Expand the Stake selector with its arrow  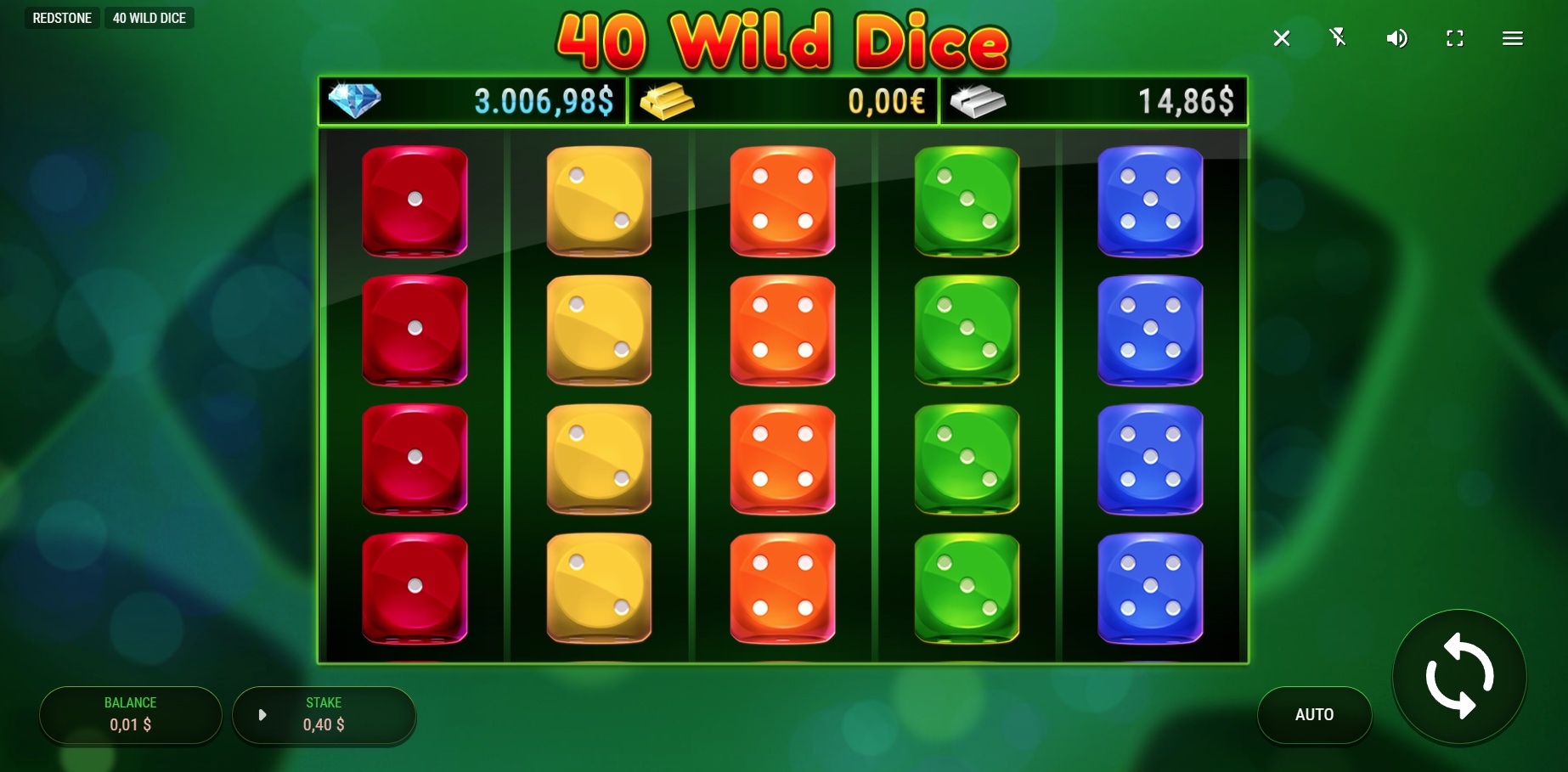click(263, 715)
